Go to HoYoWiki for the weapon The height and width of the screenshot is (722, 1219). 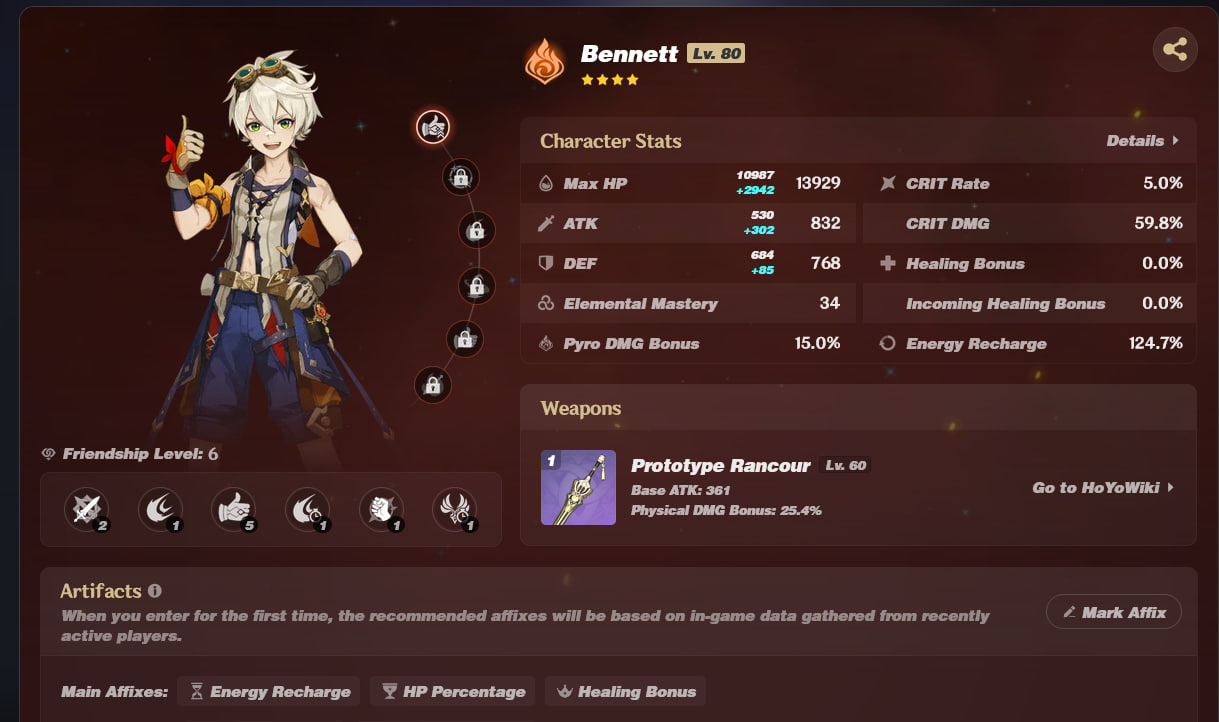coord(1102,488)
